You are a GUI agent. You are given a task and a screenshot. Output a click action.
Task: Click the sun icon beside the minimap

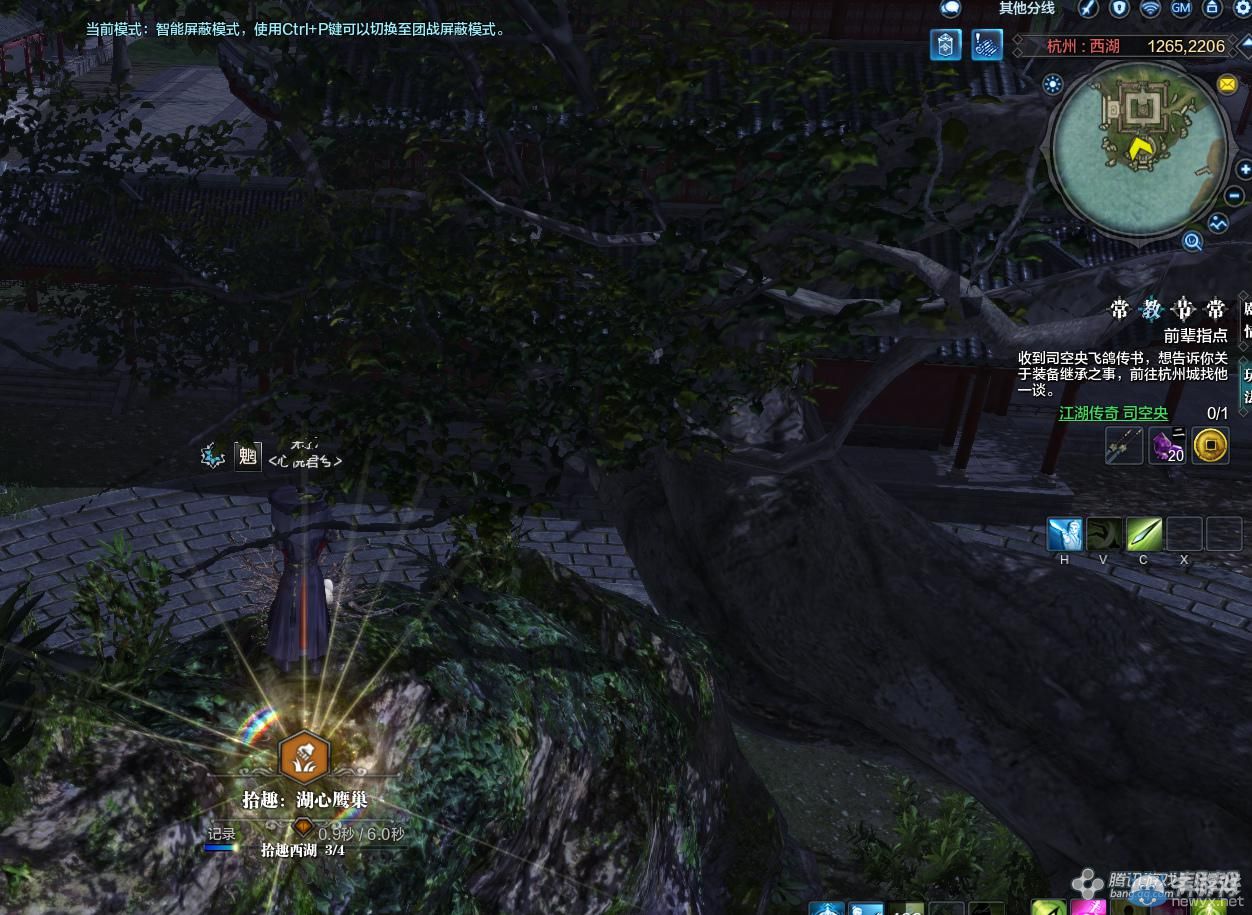(1052, 85)
